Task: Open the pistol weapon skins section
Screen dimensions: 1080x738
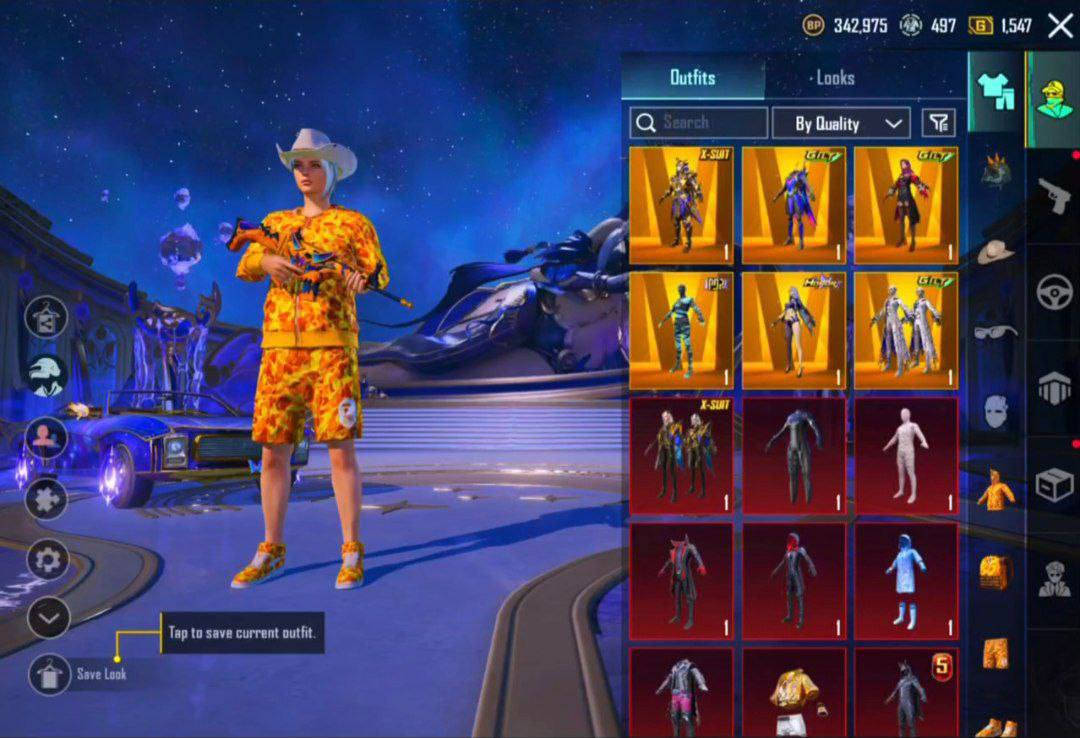Action: click(x=1054, y=195)
